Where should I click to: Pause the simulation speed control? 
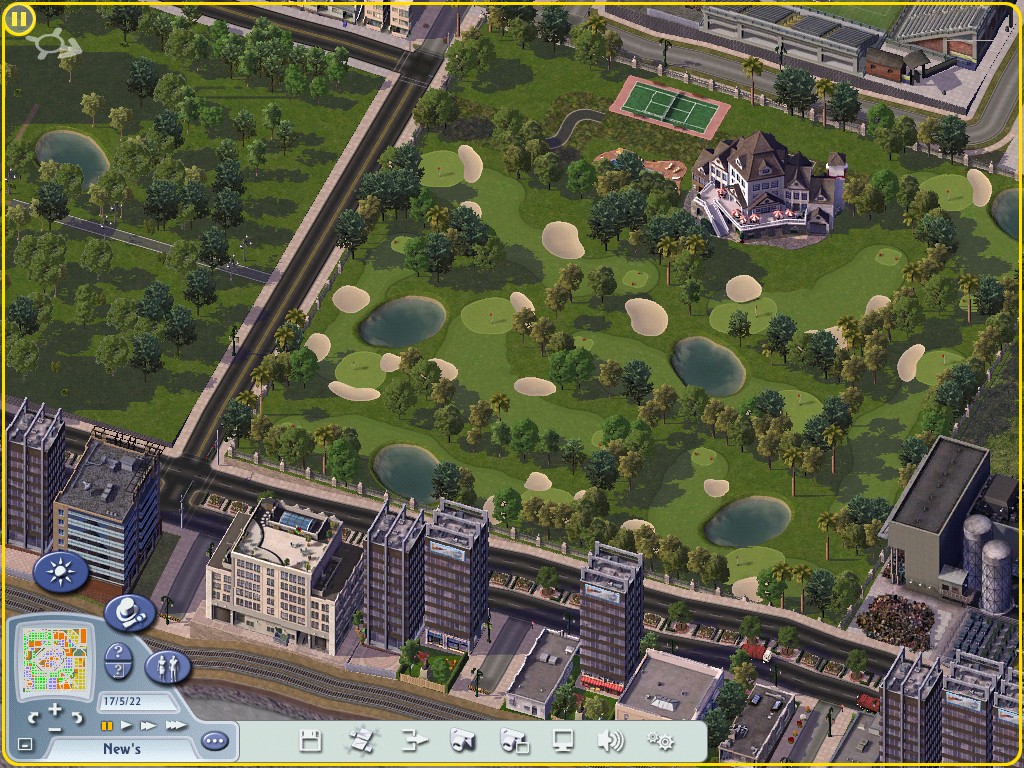tap(107, 725)
